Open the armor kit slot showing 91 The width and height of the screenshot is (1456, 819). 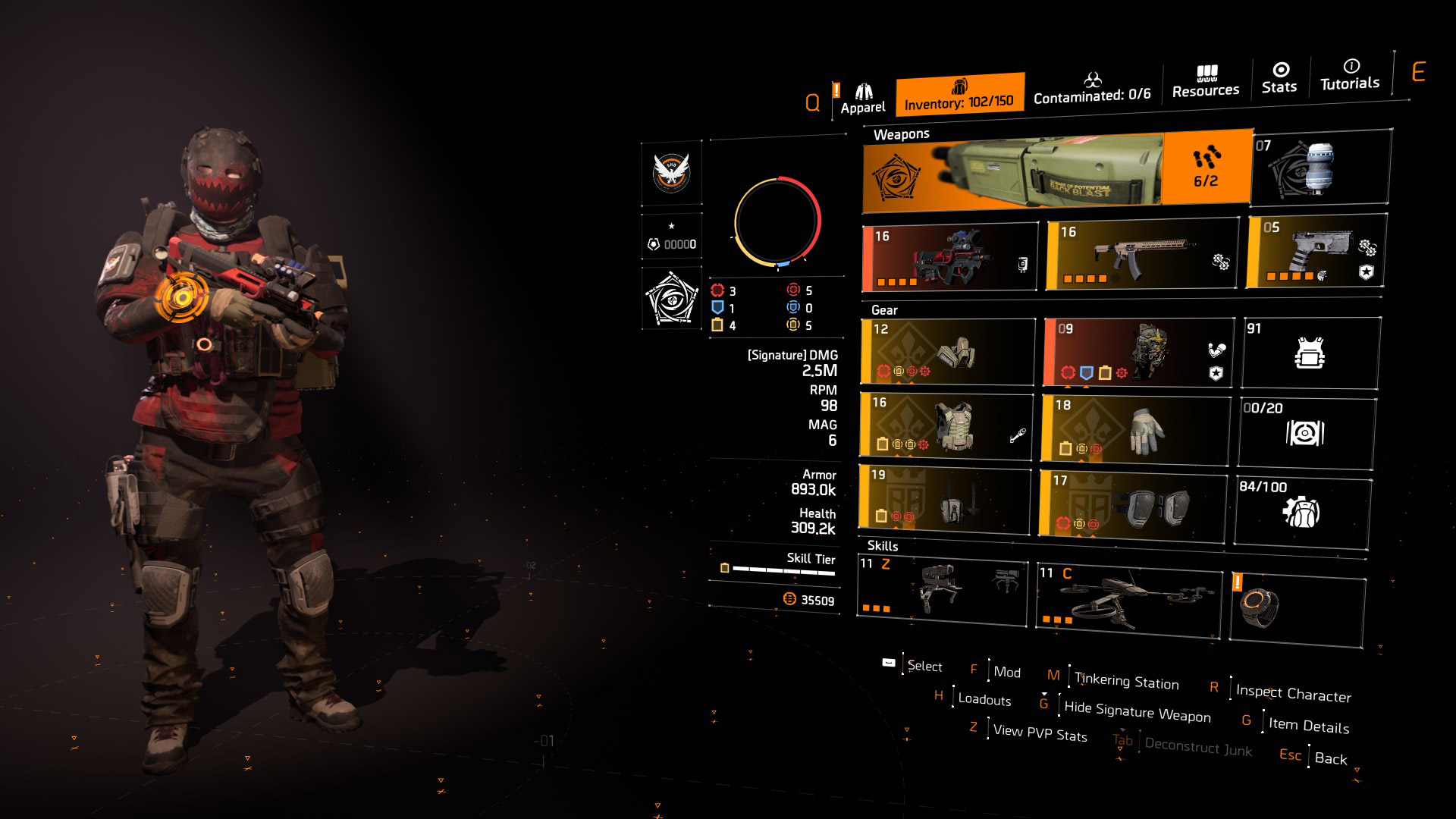pyautogui.click(x=1310, y=353)
